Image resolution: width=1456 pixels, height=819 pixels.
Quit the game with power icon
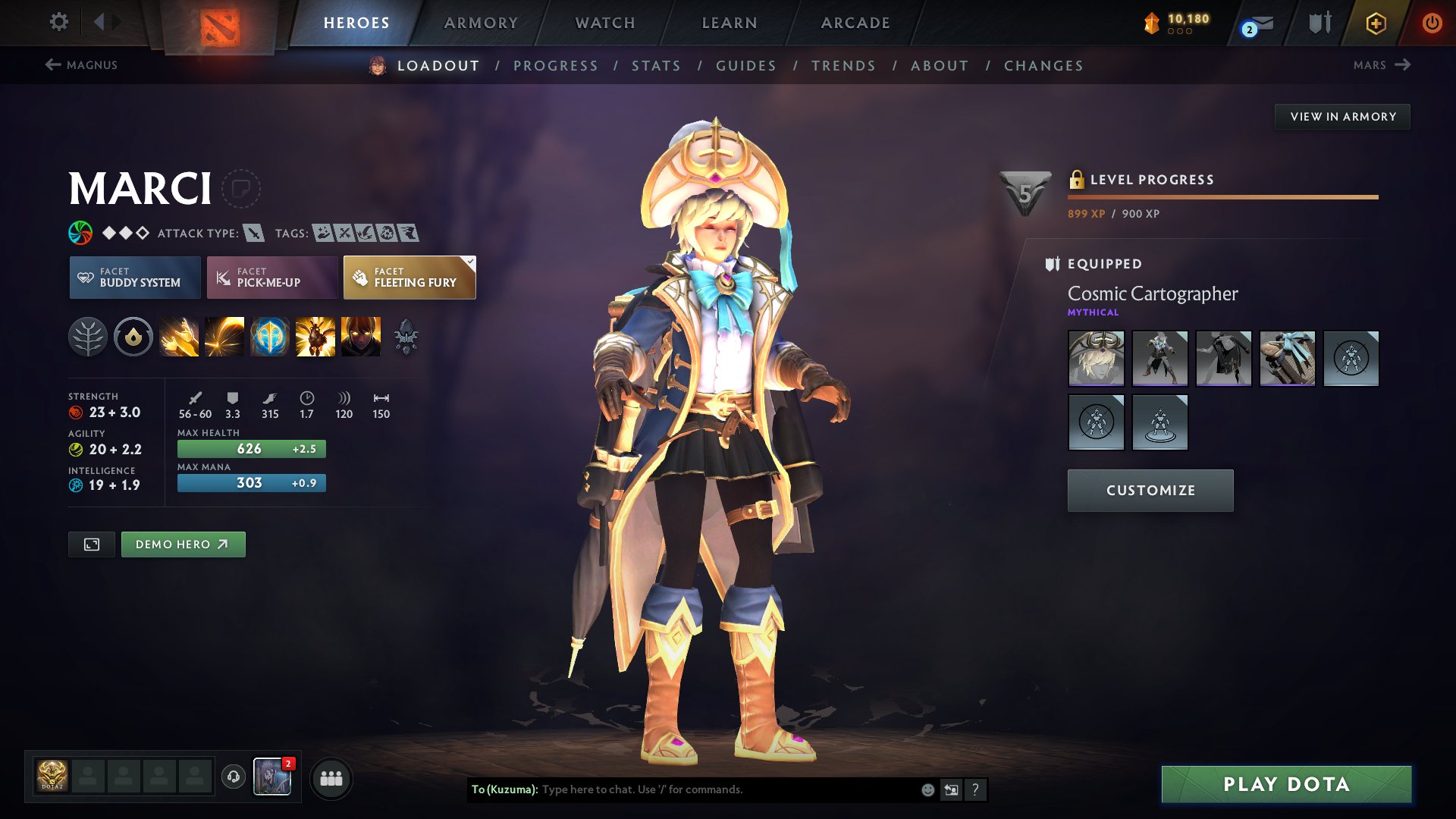point(1432,23)
